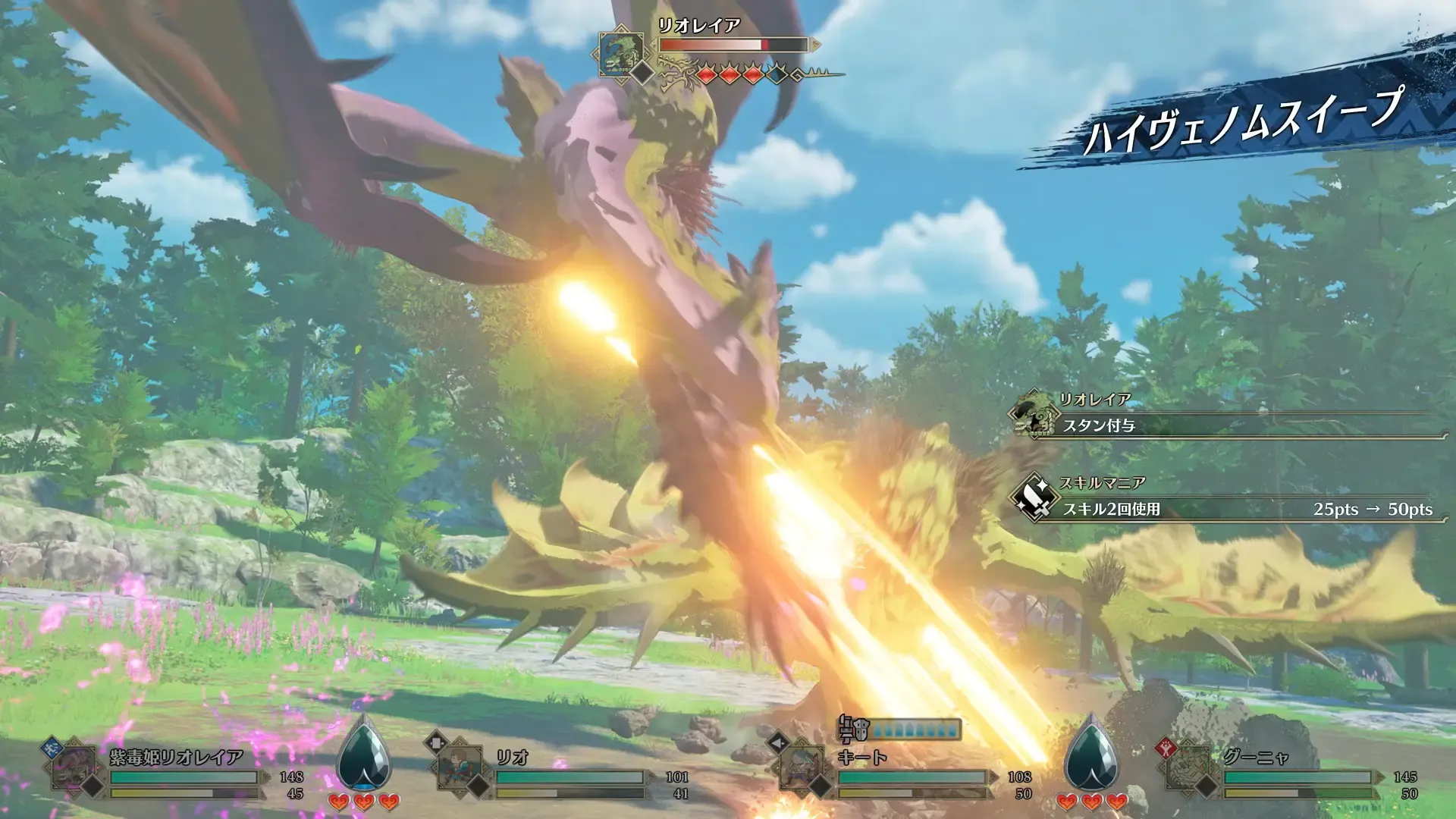The height and width of the screenshot is (819, 1456).
Task: Choose キート's character portrait
Action: click(802, 767)
